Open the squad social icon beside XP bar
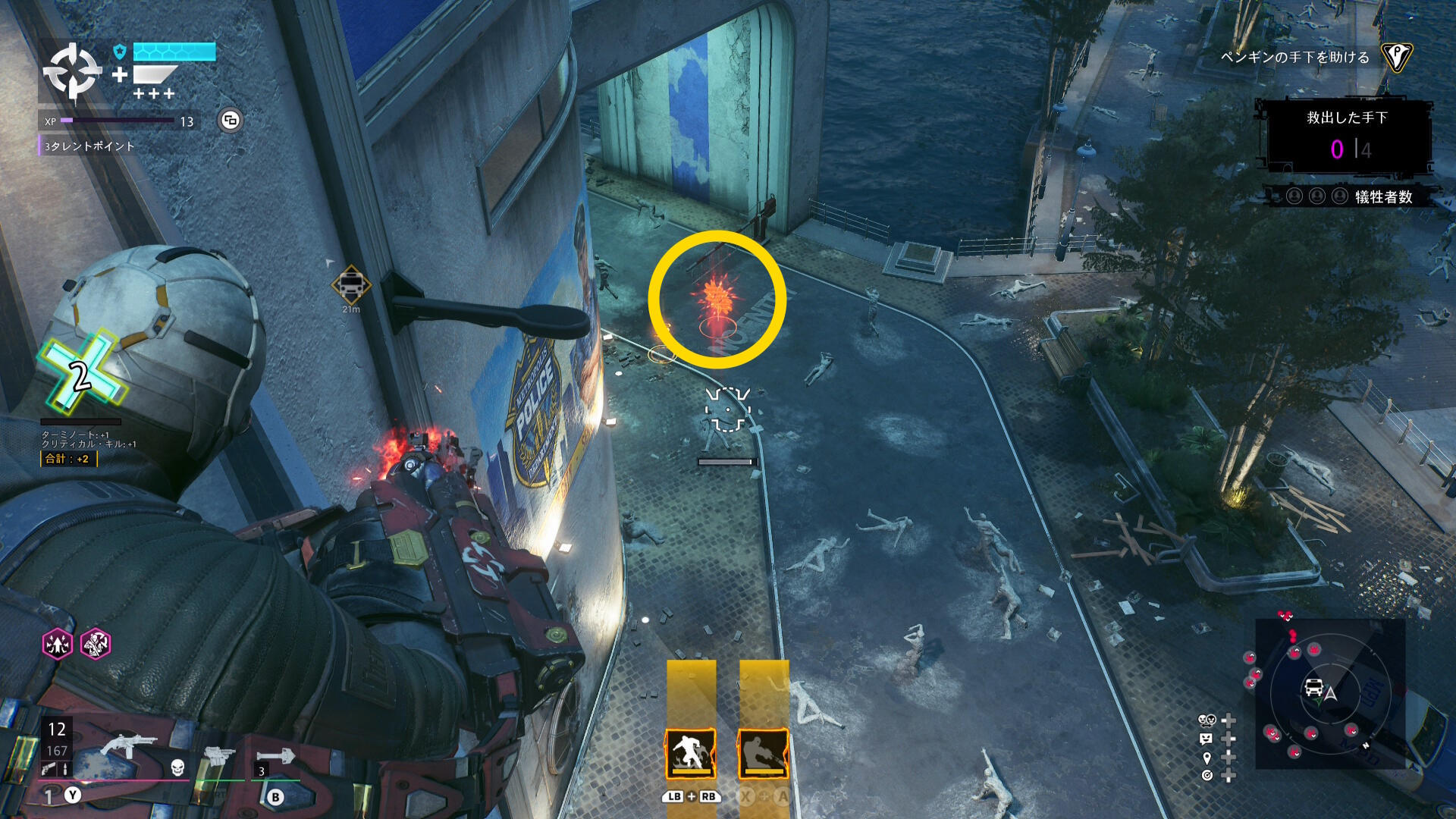The height and width of the screenshot is (819, 1456). click(231, 121)
